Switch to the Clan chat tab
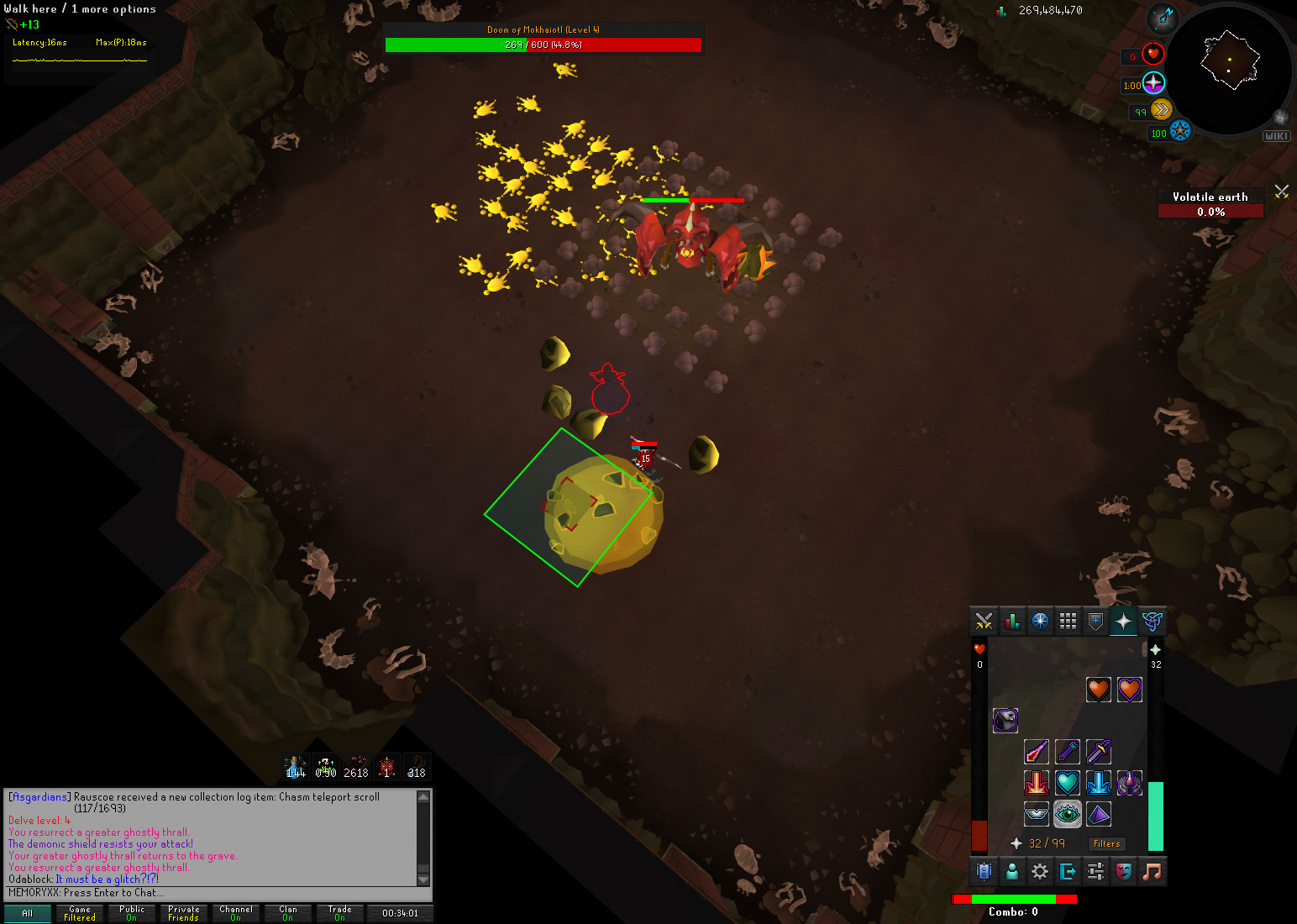1297x924 pixels. point(288,913)
